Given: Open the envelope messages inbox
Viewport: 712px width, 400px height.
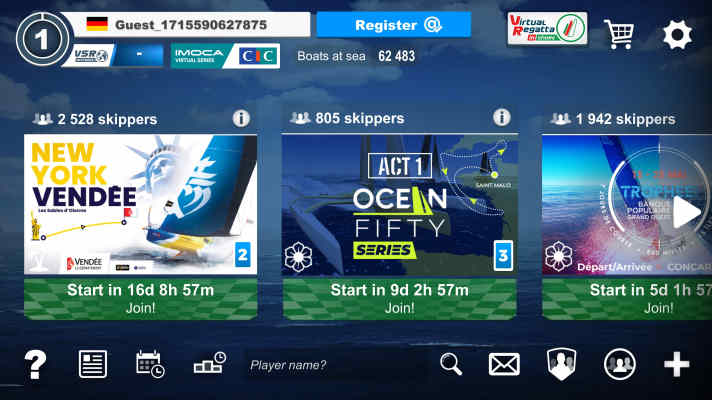Looking at the screenshot, I should tap(504, 365).
